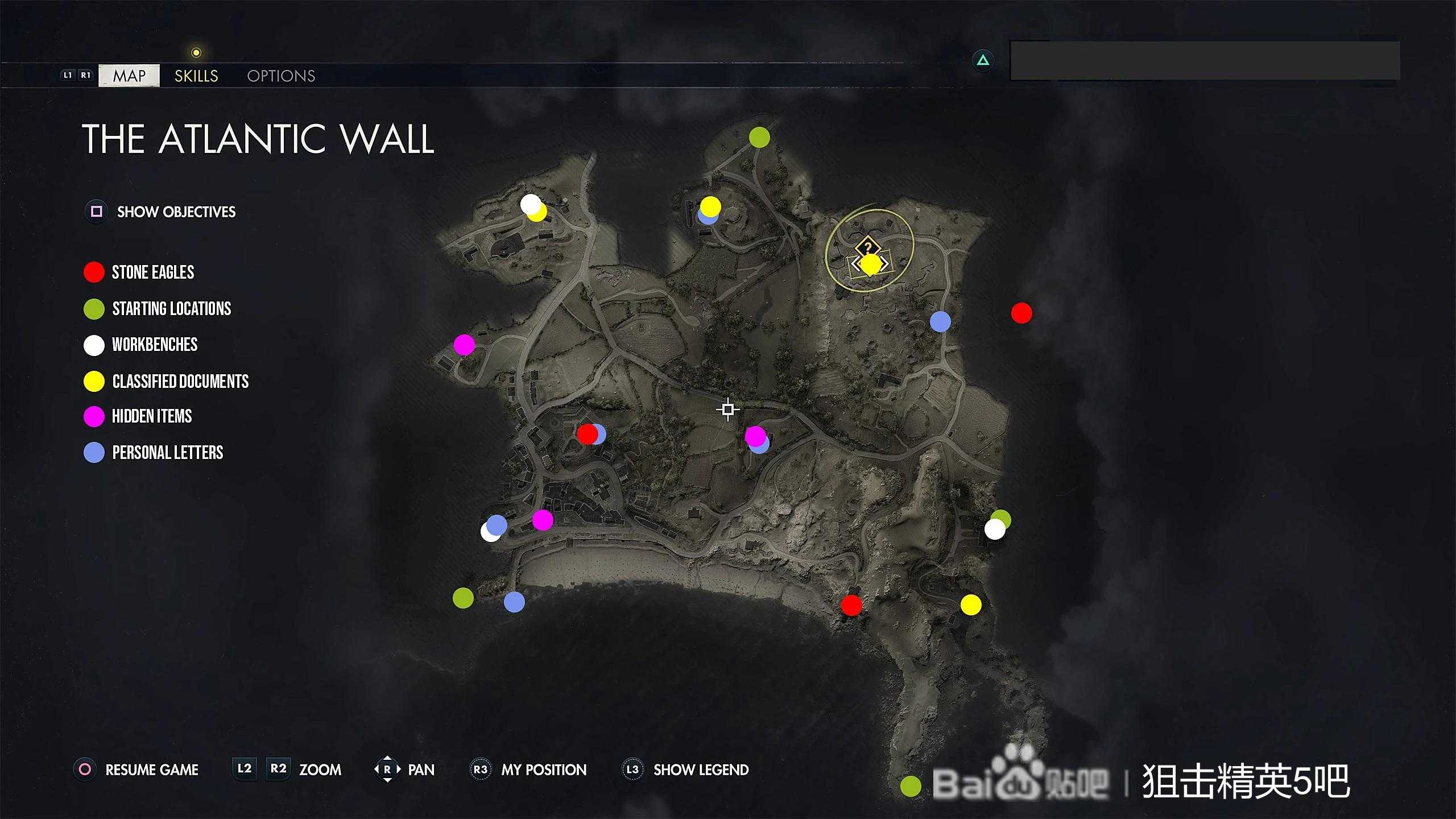The image size is (1456, 819).
Task: Click the Stone Eagles legend entry
Action: coord(152,272)
